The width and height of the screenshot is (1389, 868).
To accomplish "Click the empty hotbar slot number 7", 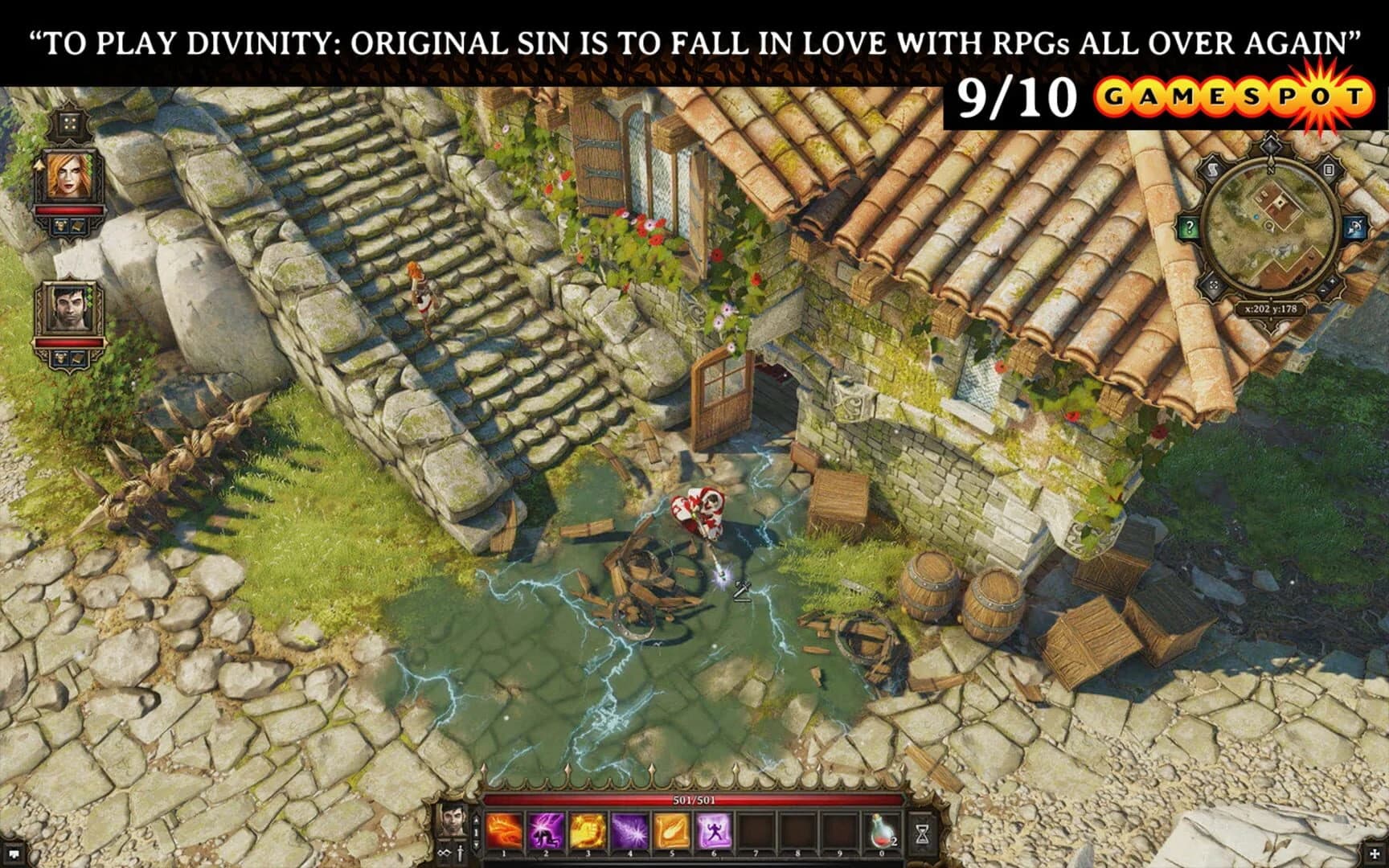I will pos(756,832).
